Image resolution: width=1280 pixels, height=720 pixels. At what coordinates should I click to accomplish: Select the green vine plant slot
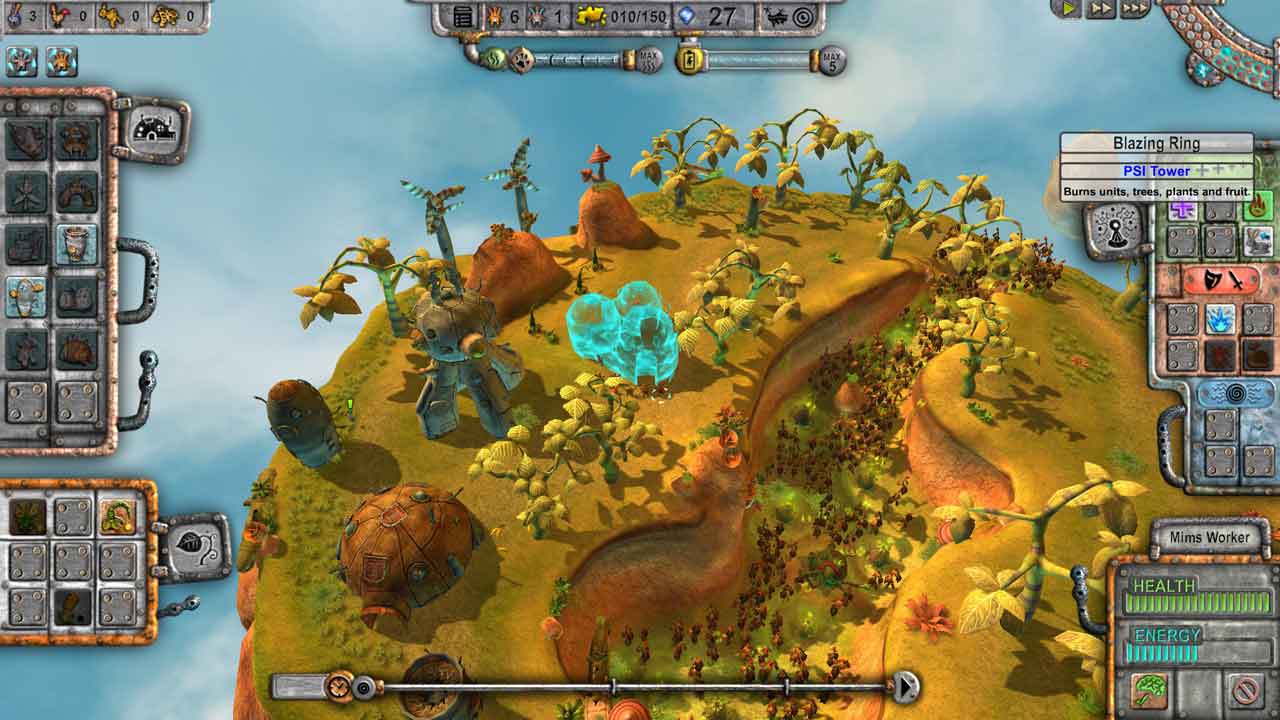[x=118, y=517]
